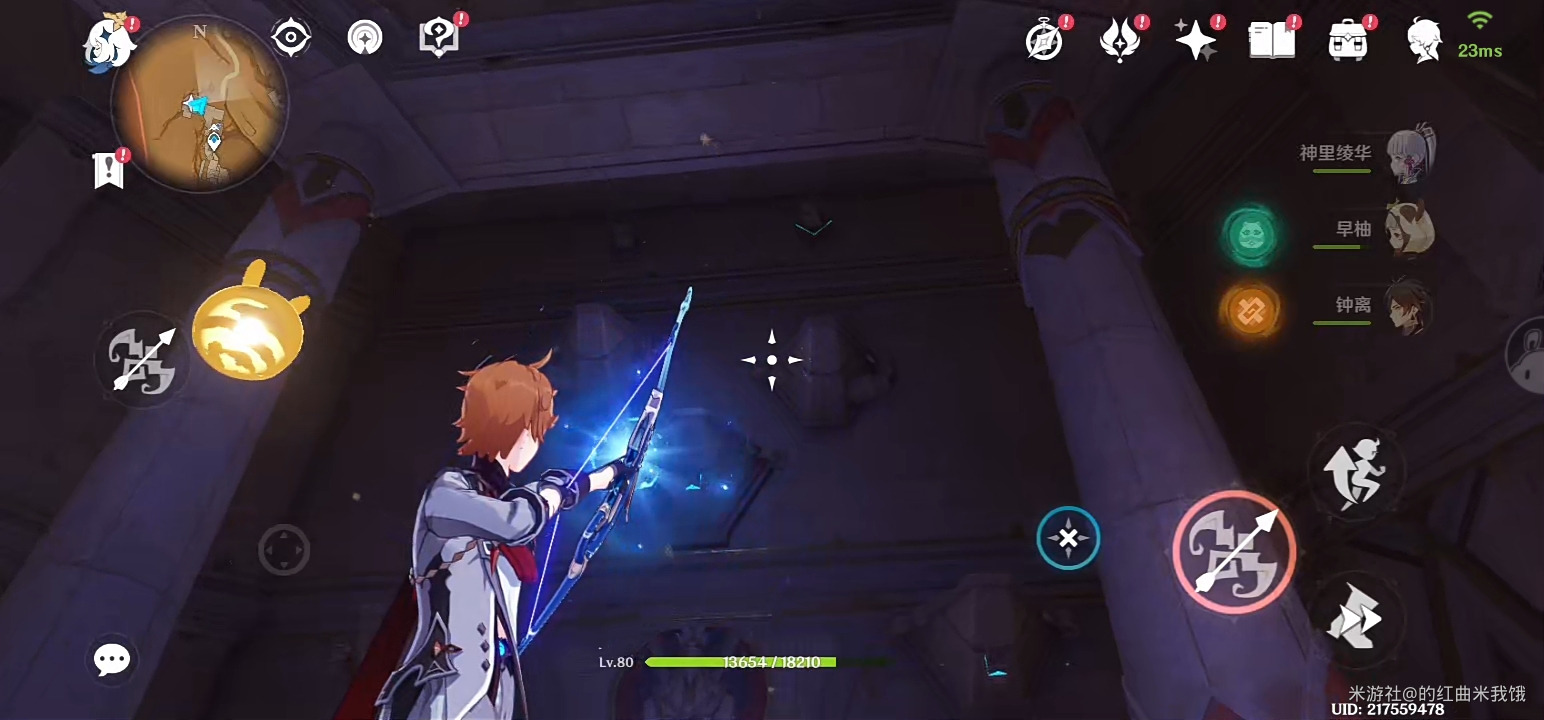Open the chat speech bubble
Screen dimensions: 1544x720
pyautogui.click(x=112, y=659)
